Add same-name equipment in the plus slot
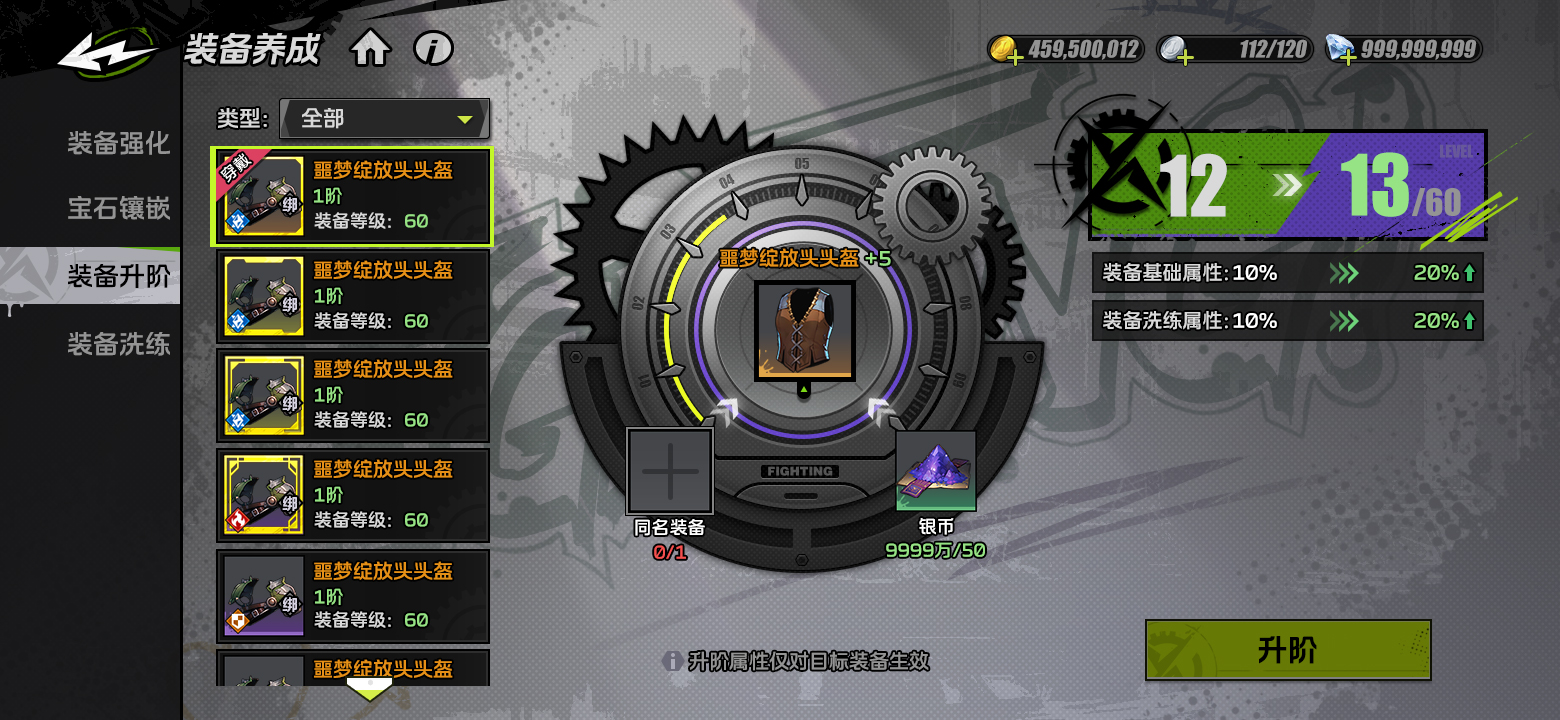The width and height of the screenshot is (1560, 720). click(x=670, y=471)
